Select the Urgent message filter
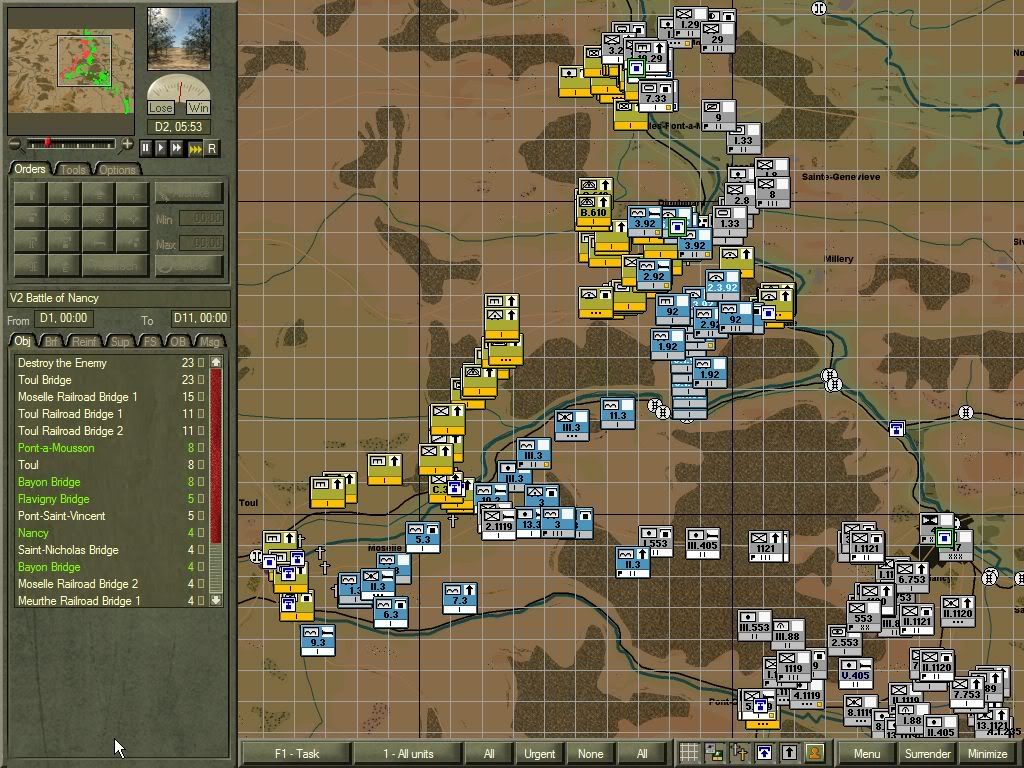Viewport: 1024px width, 768px height. pyautogui.click(x=539, y=753)
